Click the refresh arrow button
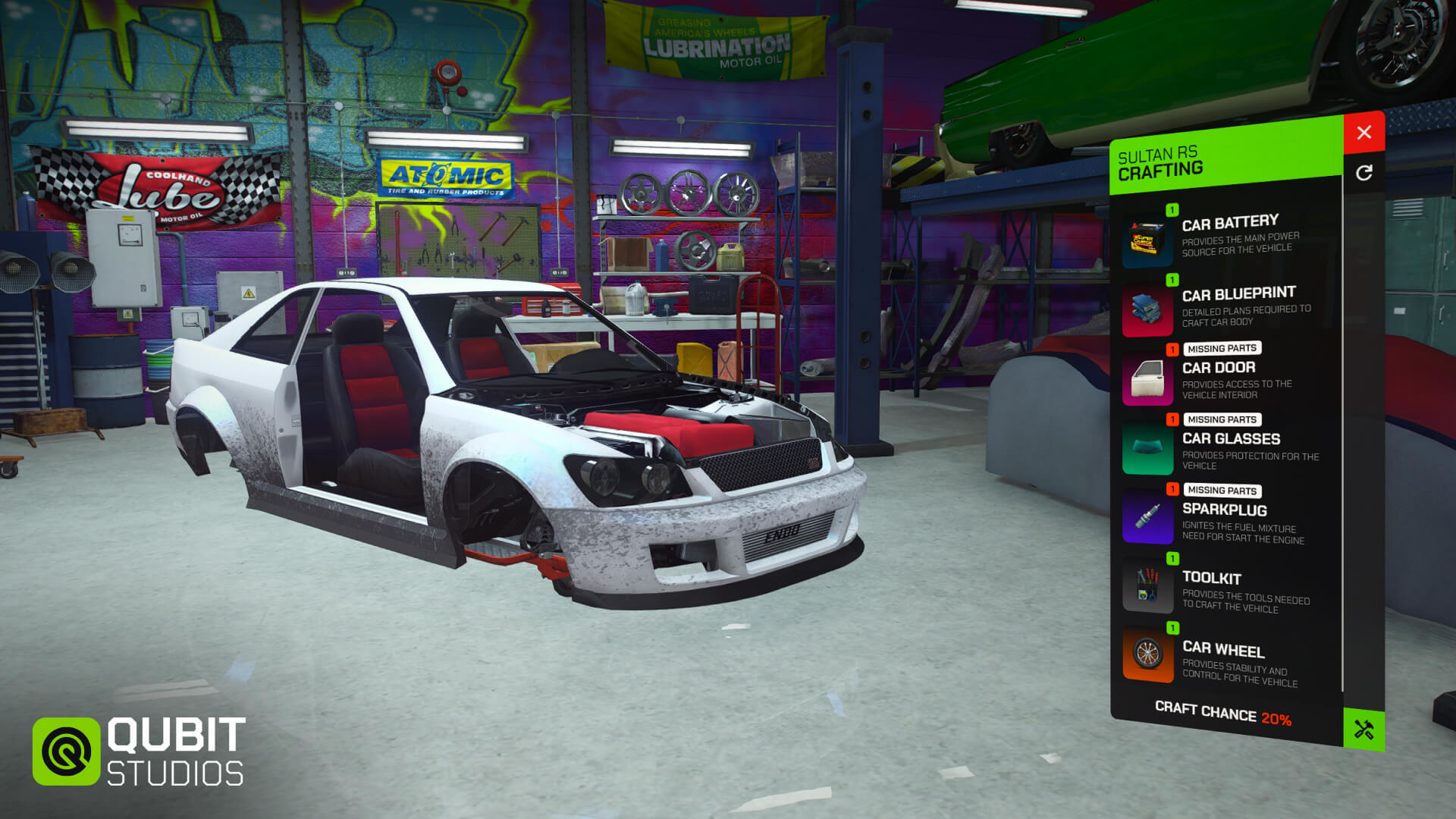The height and width of the screenshot is (819, 1456). pyautogui.click(x=1363, y=174)
